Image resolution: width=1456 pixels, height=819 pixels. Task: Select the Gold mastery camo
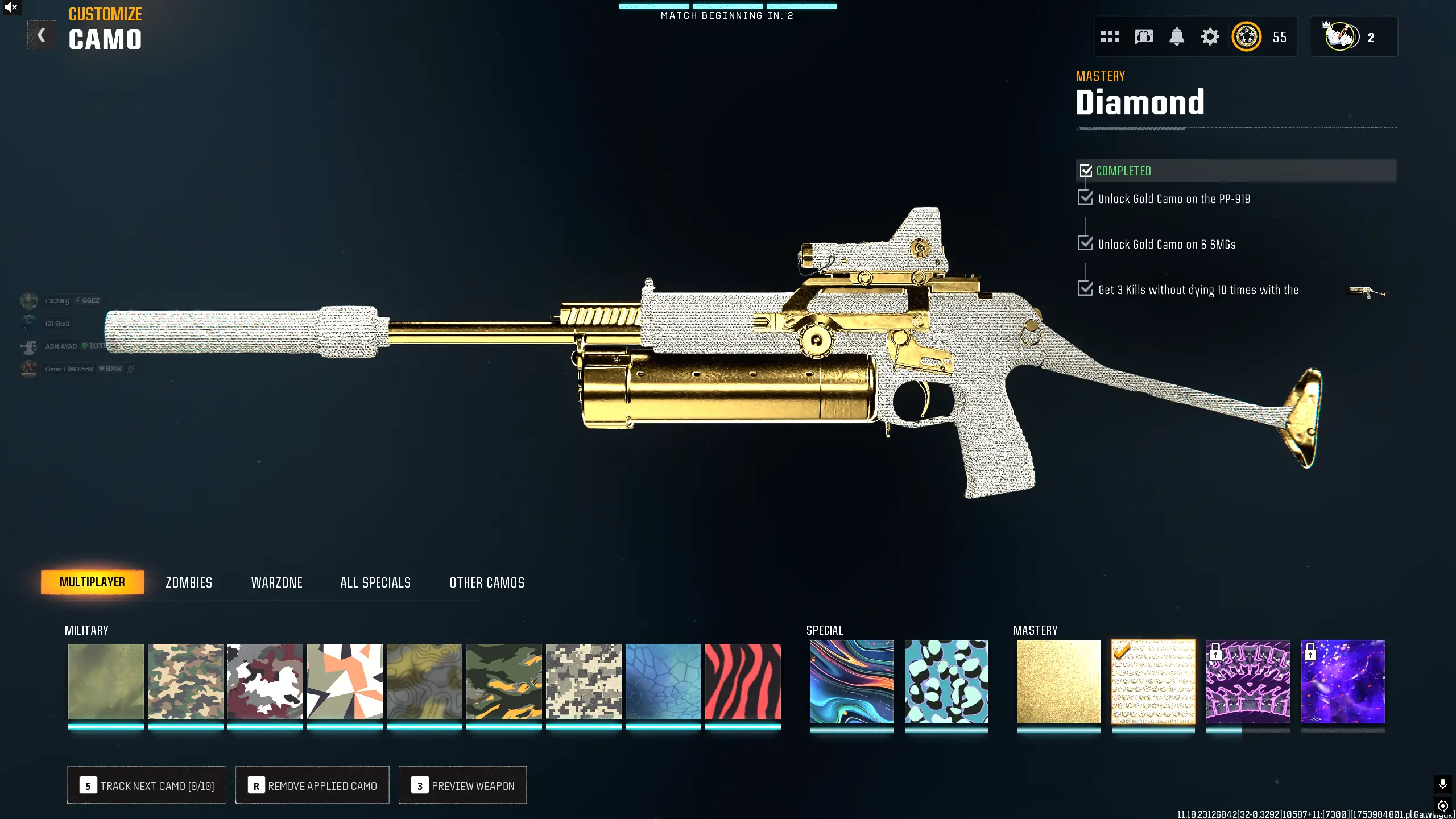tap(1058, 681)
